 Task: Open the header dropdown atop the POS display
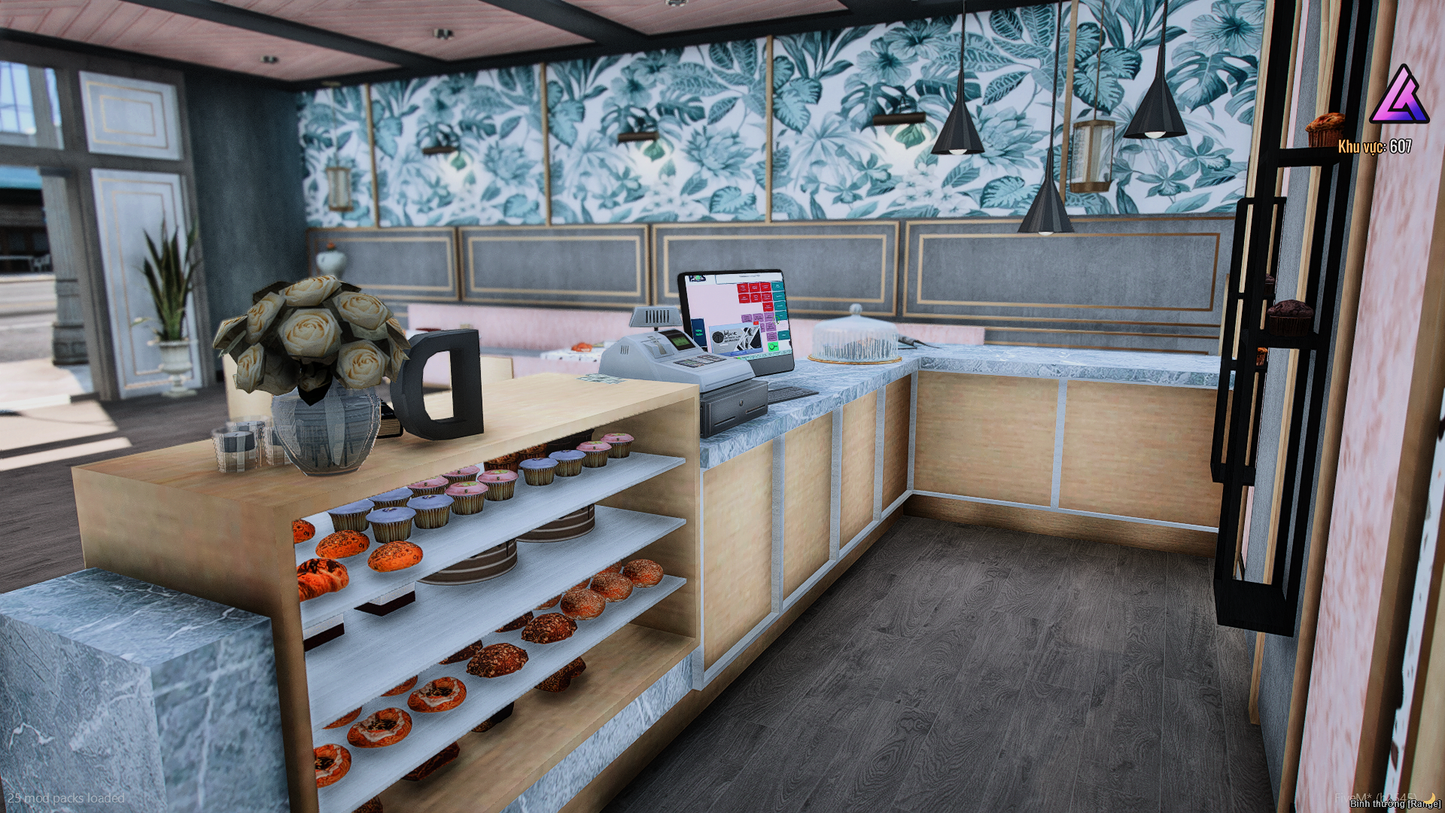[749, 276]
